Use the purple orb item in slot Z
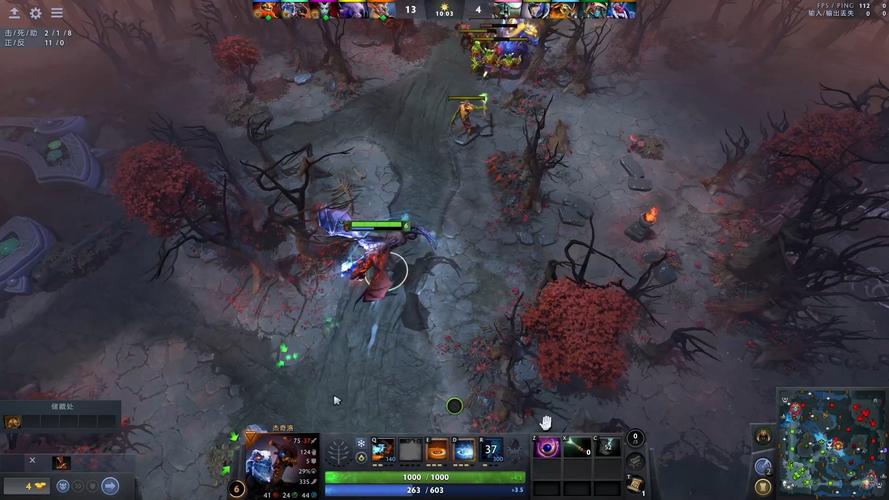 tap(547, 448)
